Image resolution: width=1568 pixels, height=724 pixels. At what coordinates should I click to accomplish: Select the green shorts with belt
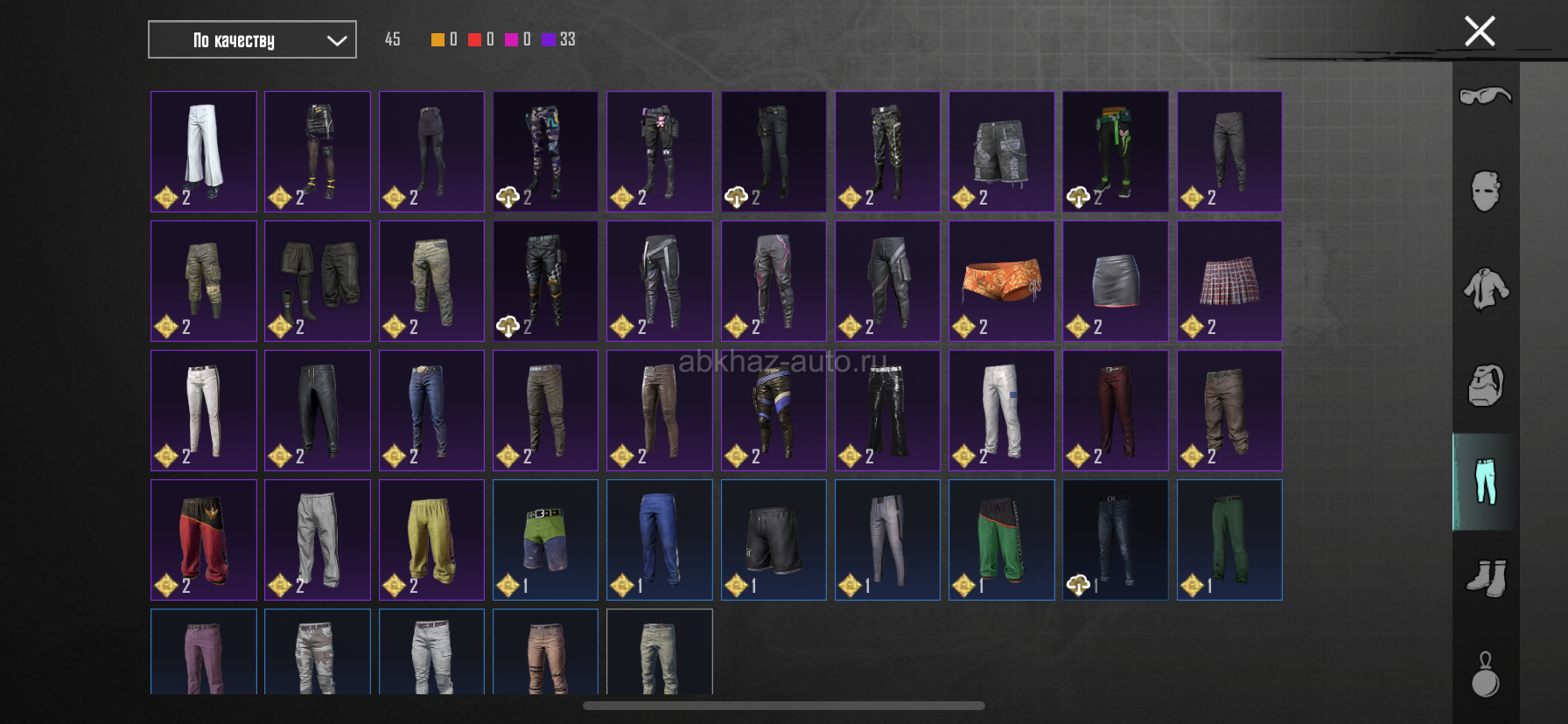point(545,540)
